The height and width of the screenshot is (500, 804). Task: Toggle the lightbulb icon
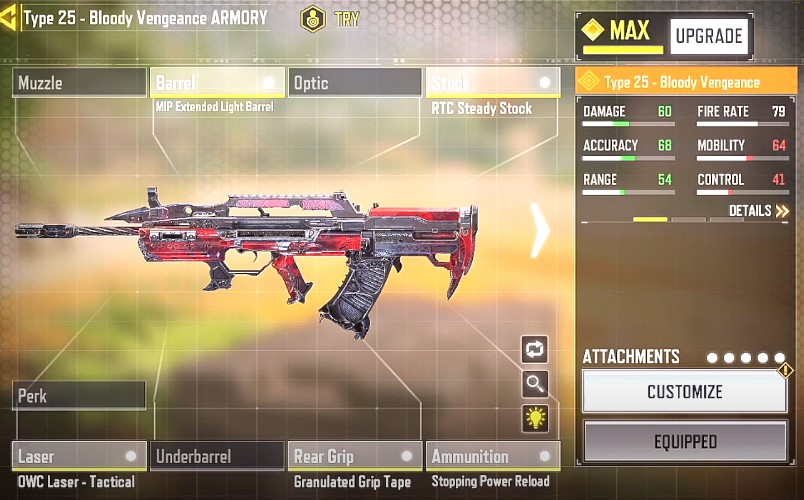point(535,418)
